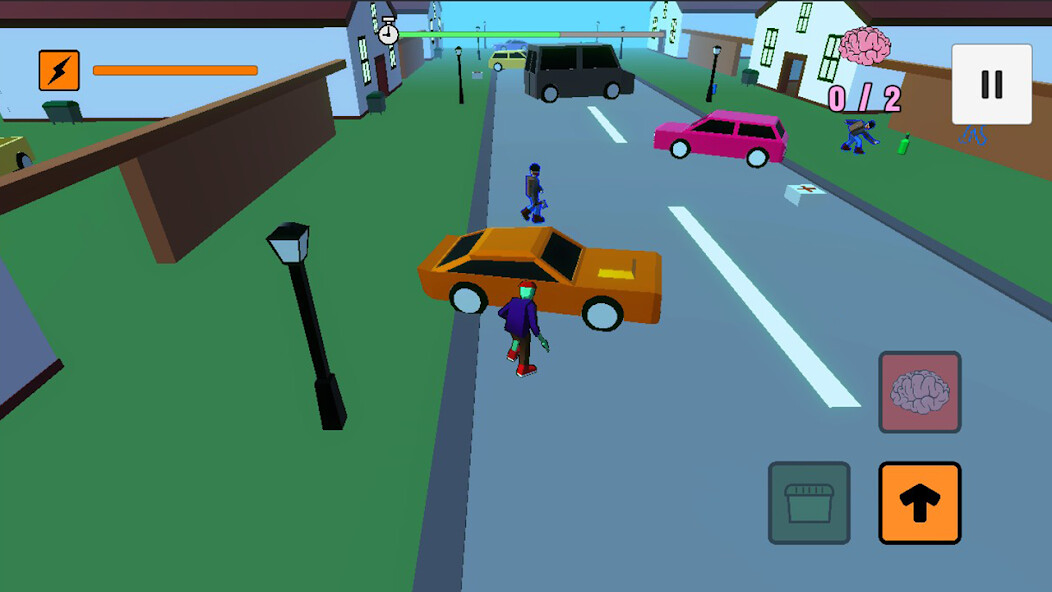Use the trash bin hide button
The height and width of the screenshot is (592, 1052).
coord(809,503)
